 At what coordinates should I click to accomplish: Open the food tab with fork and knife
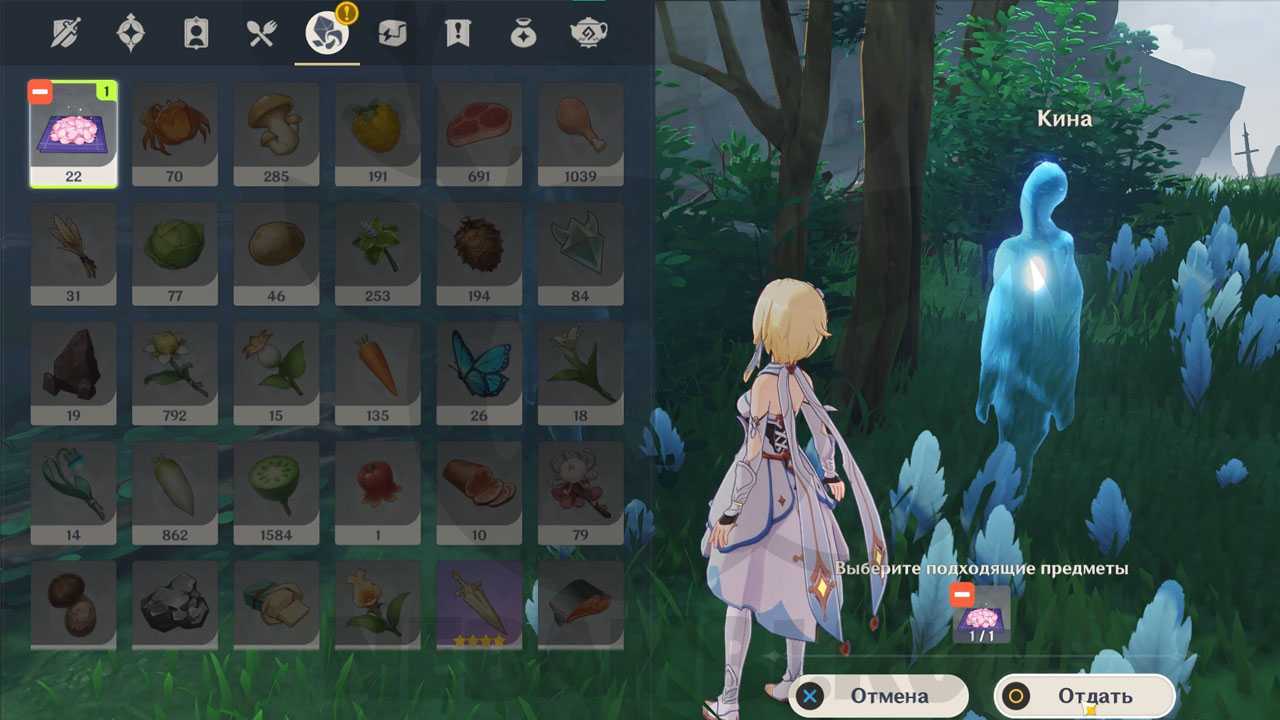[x=261, y=34]
